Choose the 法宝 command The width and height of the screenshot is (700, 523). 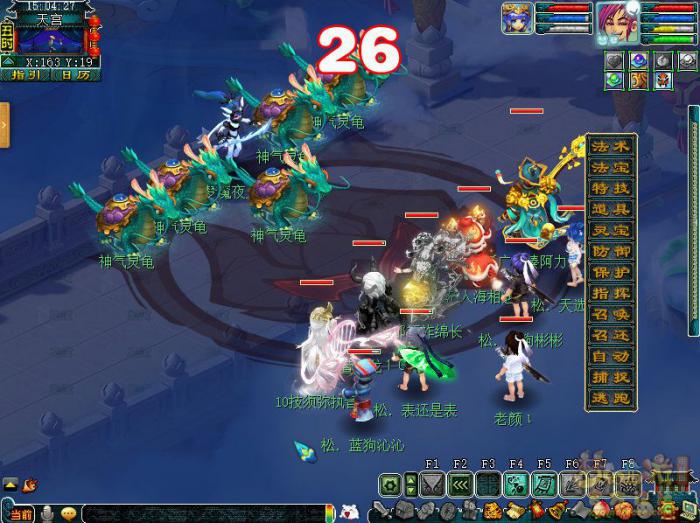click(x=611, y=166)
